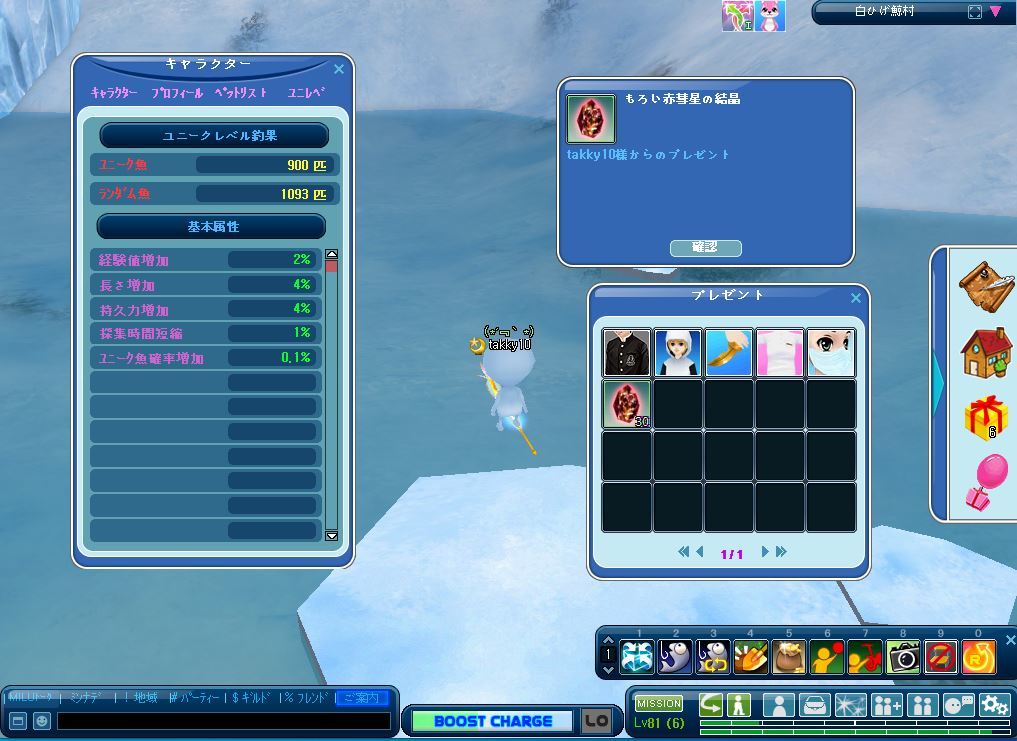Use the treasure sack hotbar item
This screenshot has height=741, width=1017.
coord(789,656)
